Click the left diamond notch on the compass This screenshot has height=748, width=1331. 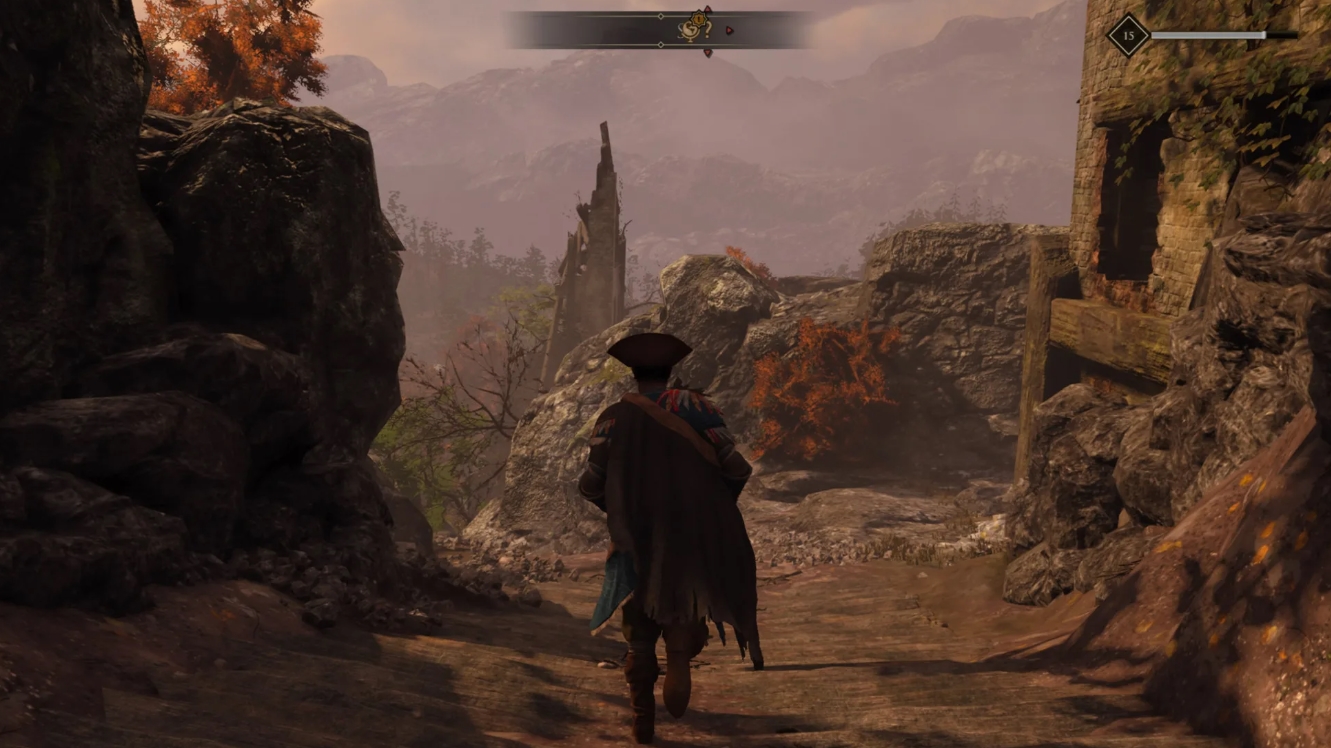tap(660, 16)
